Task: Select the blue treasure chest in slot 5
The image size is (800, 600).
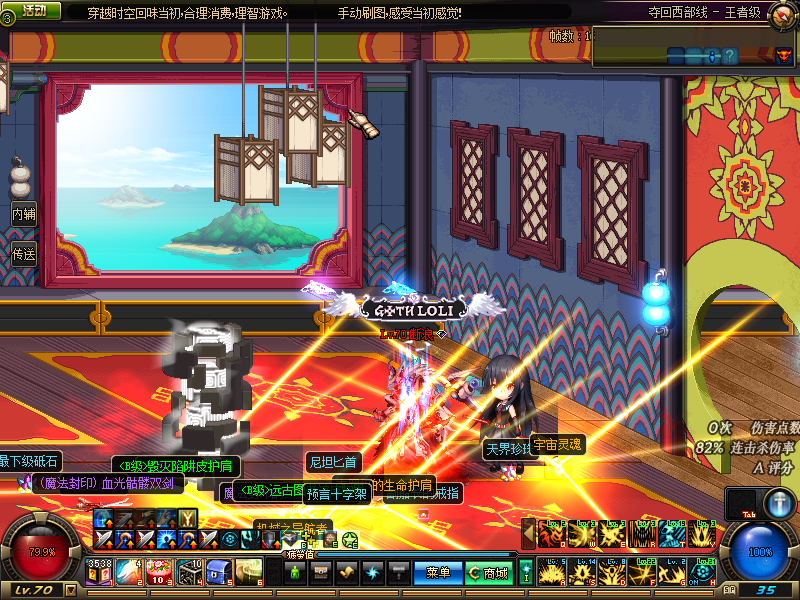Action: coord(220,572)
